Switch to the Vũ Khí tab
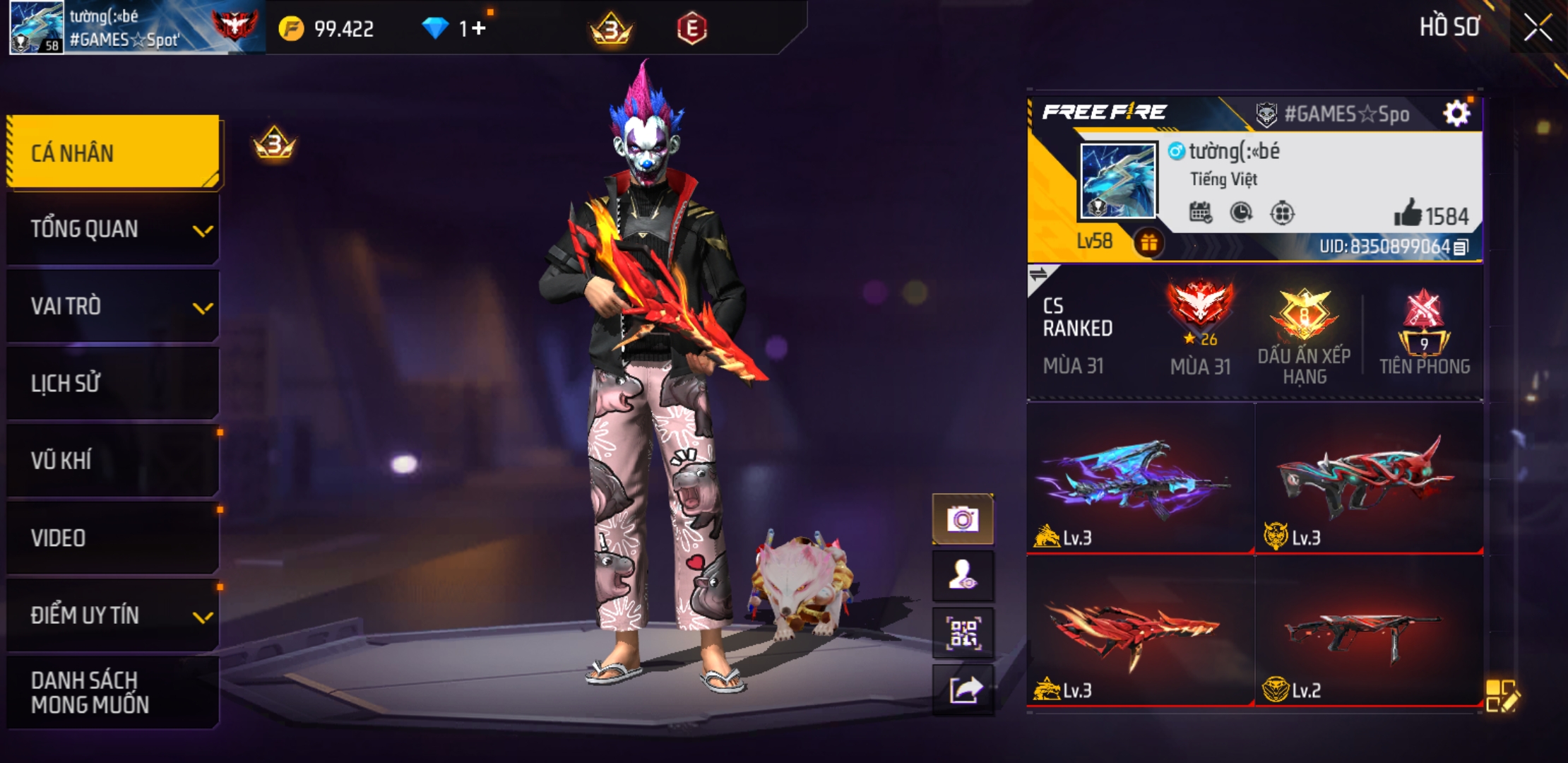Image resolution: width=1568 pixels, height=763 pixels. [113, 461]
